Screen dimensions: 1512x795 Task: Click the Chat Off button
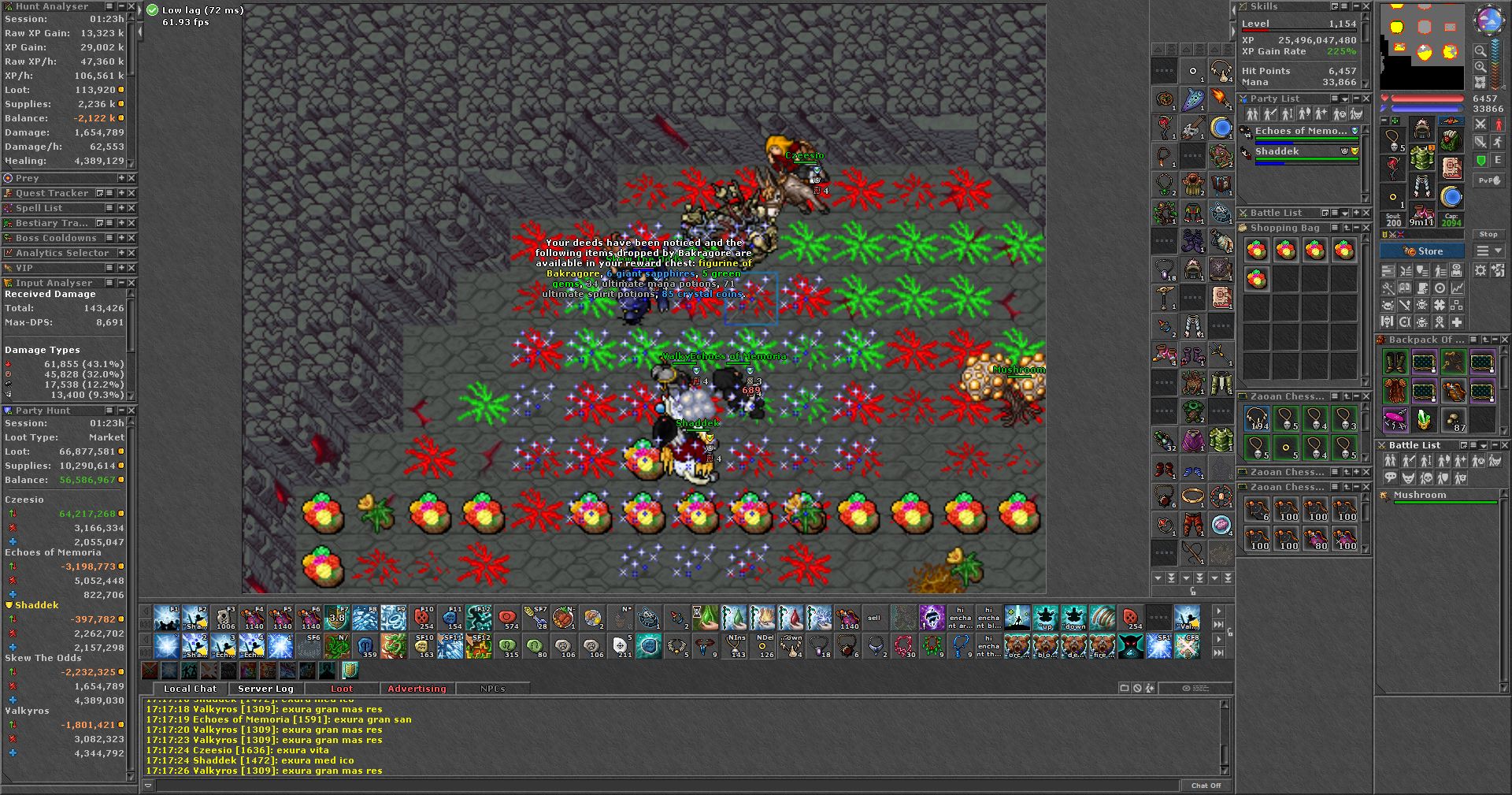click(1206, 786)
